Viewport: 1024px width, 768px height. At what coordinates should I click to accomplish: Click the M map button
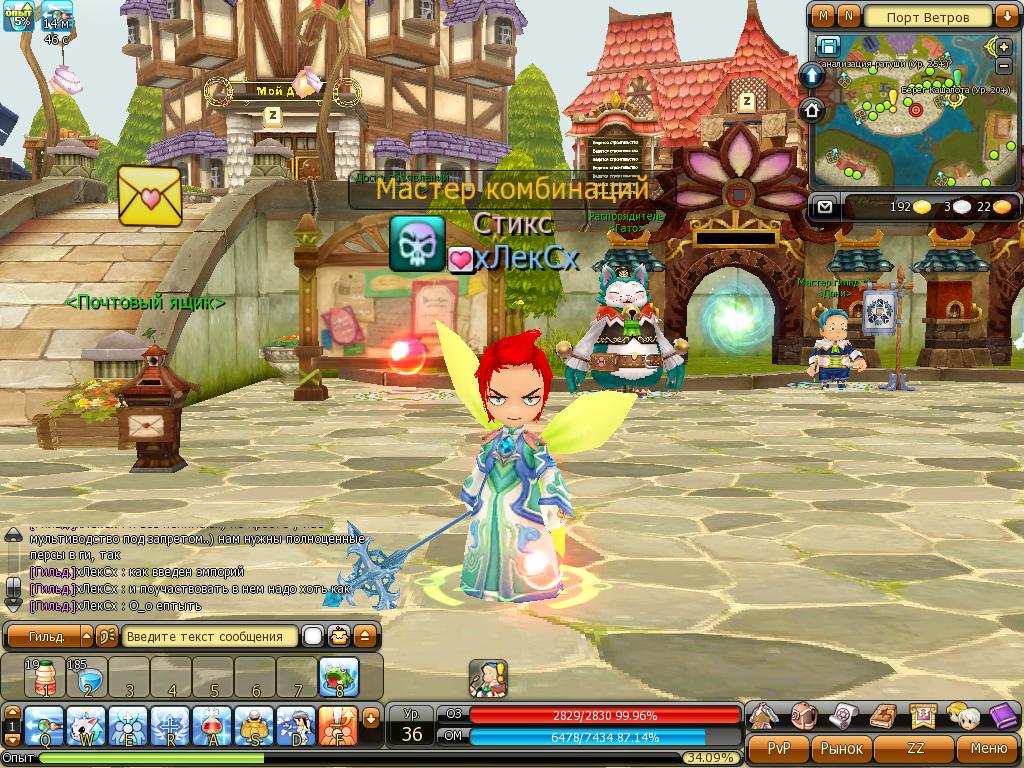pyautogui.click(x=823, y=16)
